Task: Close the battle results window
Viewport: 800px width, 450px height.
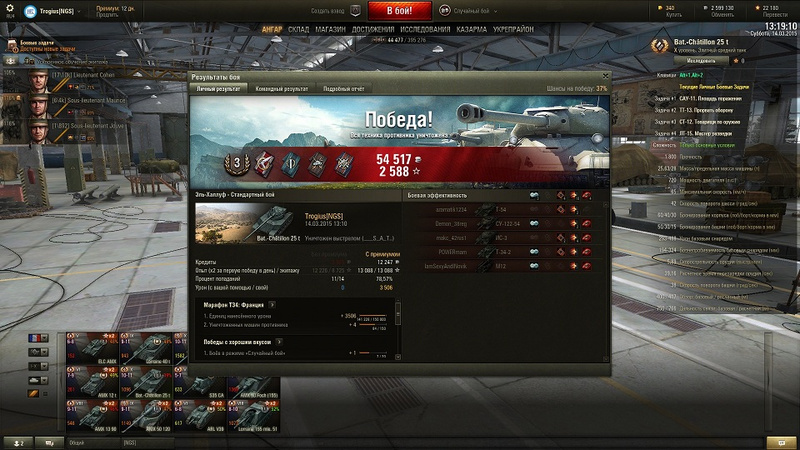Action: [603, 77]
